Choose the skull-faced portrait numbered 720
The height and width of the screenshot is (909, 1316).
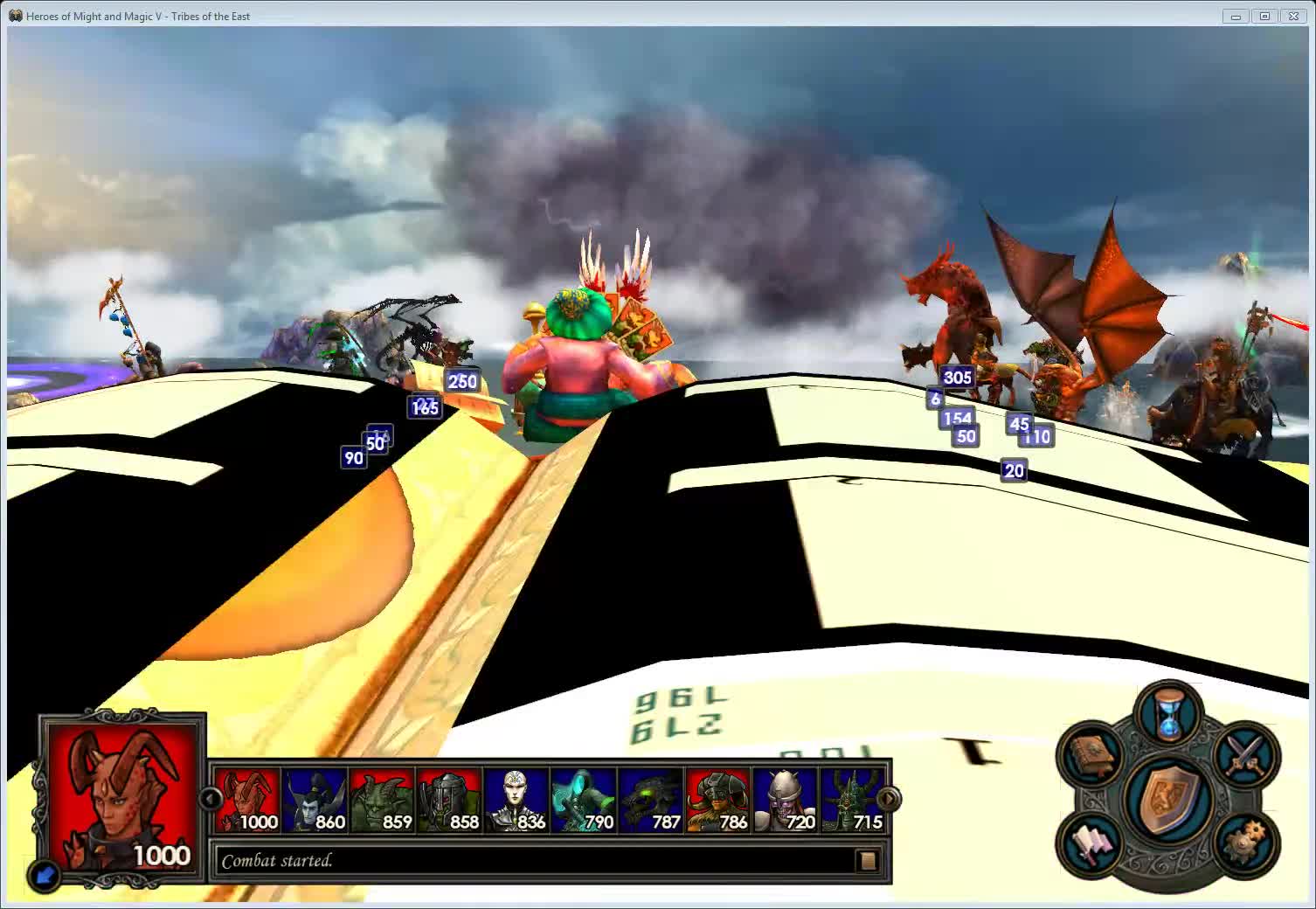(786, 800)
